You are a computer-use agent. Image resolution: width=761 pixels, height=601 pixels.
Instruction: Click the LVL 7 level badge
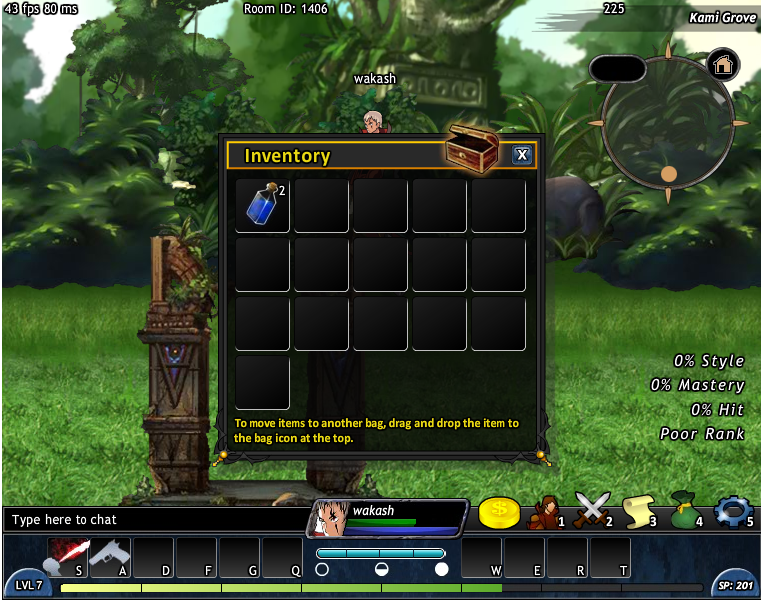click(x=29, y=585)
